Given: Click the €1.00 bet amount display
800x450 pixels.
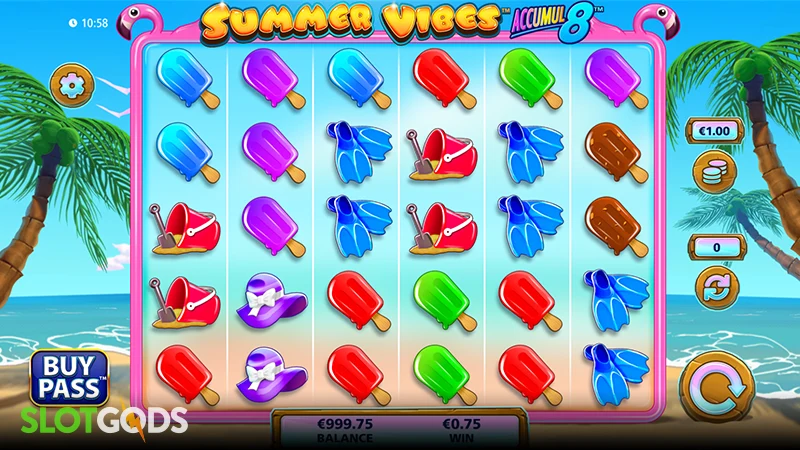Looking at the screenshot, I should (713, 130).
